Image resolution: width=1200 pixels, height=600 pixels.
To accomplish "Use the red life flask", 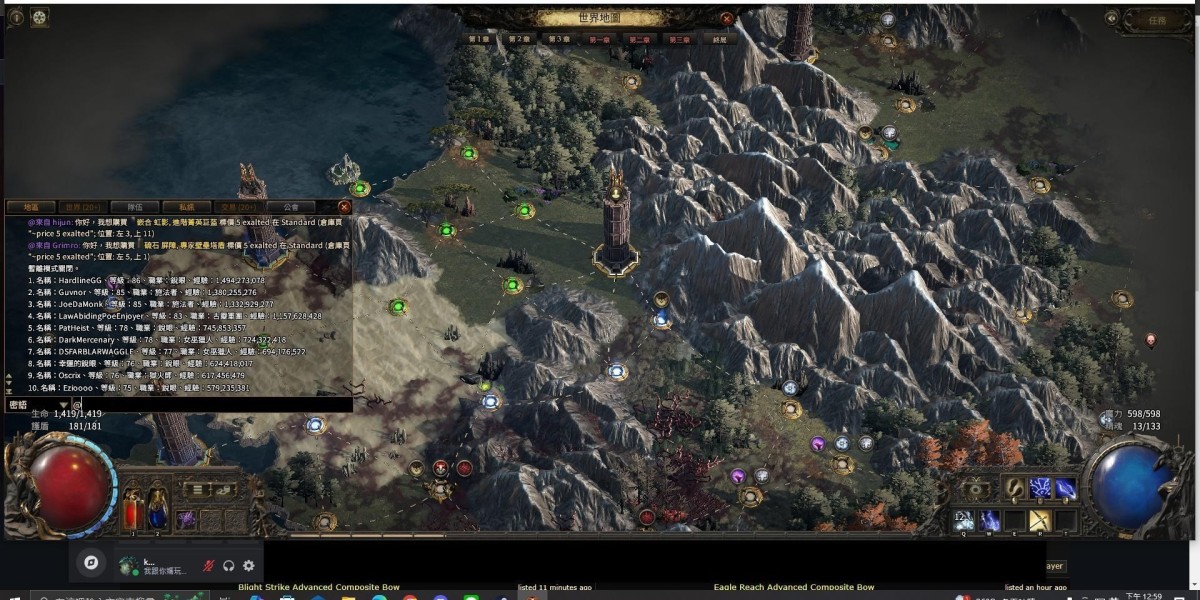I will pos(133,511).
